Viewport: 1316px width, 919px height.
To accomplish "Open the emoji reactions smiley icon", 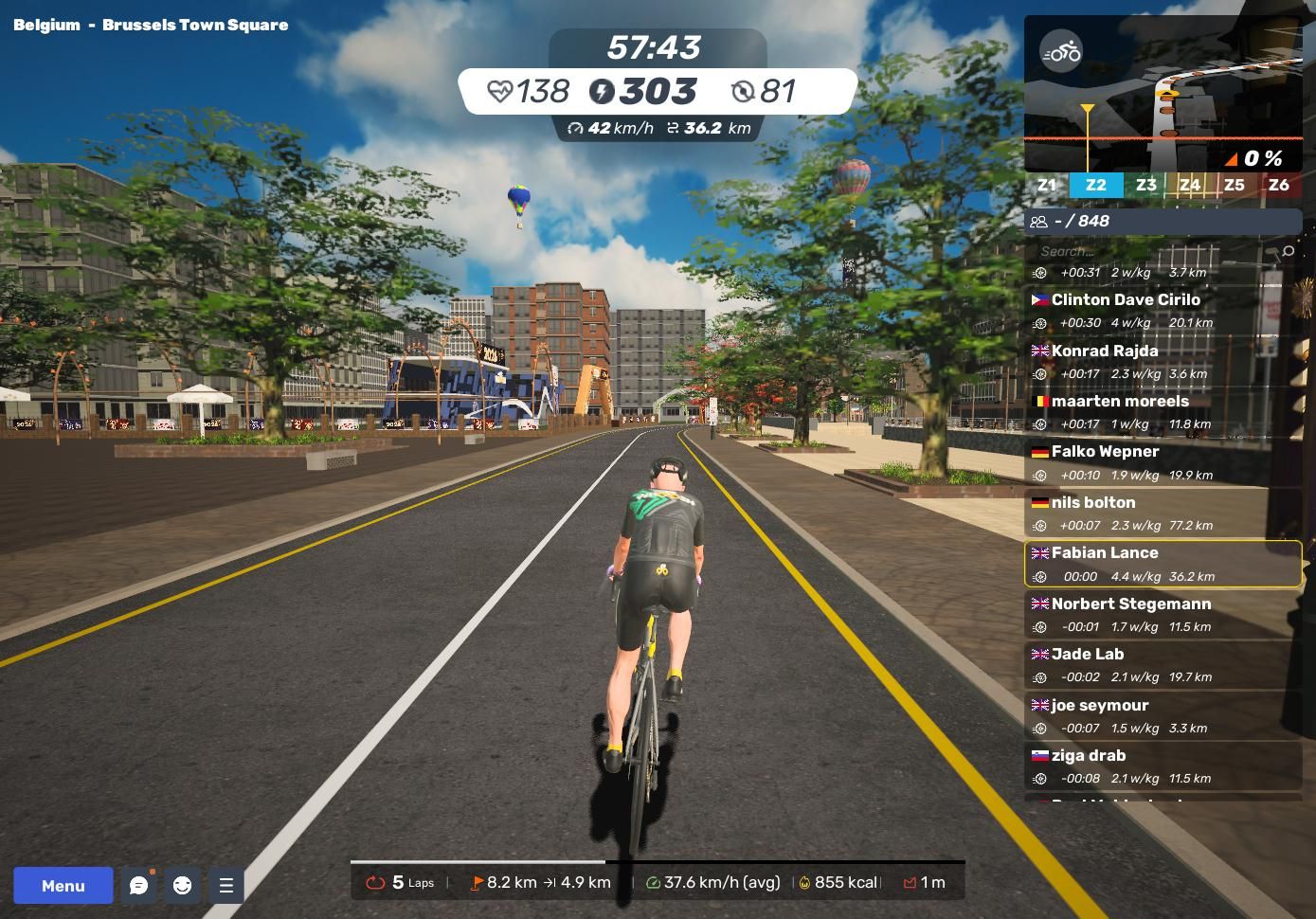I will (183, 886).
